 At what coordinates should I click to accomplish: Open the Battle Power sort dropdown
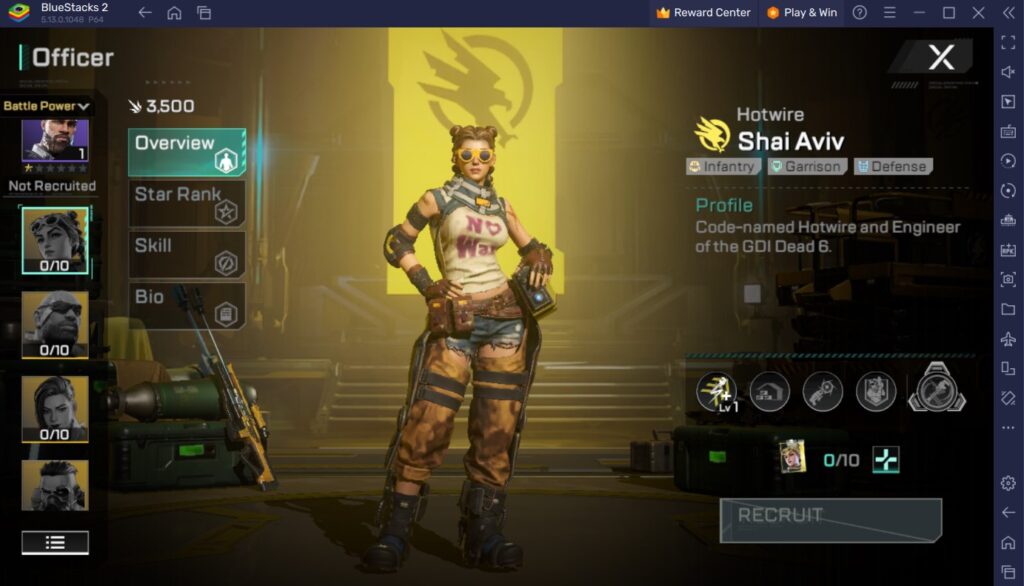tap(46, 105)
